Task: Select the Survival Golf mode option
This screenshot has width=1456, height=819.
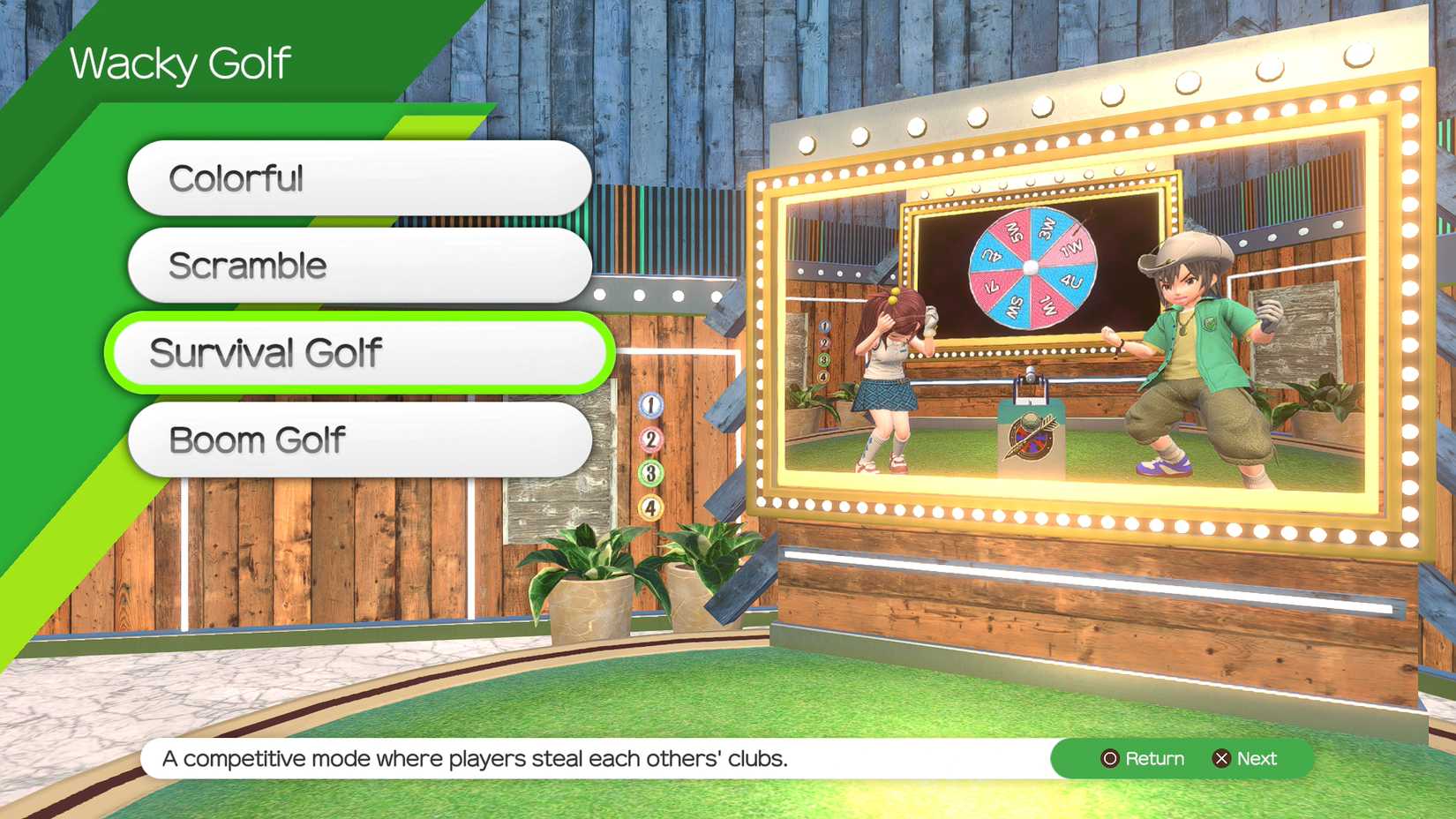Action: point(356,352)
